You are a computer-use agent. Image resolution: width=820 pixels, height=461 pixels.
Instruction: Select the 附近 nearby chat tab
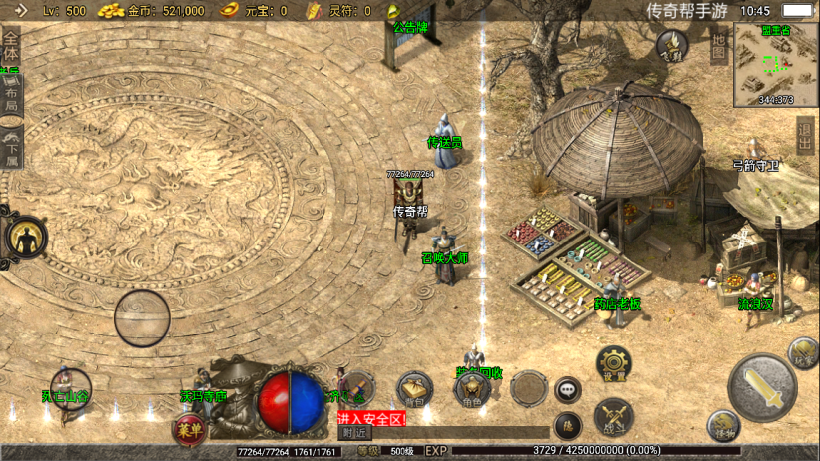click(x=354, y=433)
